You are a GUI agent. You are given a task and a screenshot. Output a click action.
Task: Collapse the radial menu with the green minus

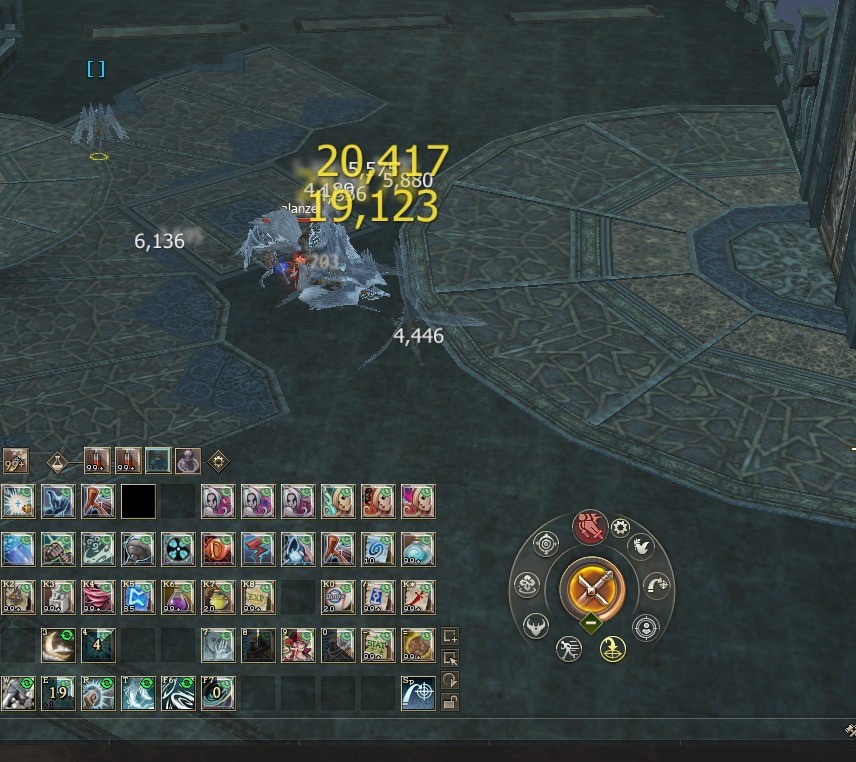pos(592,622)
